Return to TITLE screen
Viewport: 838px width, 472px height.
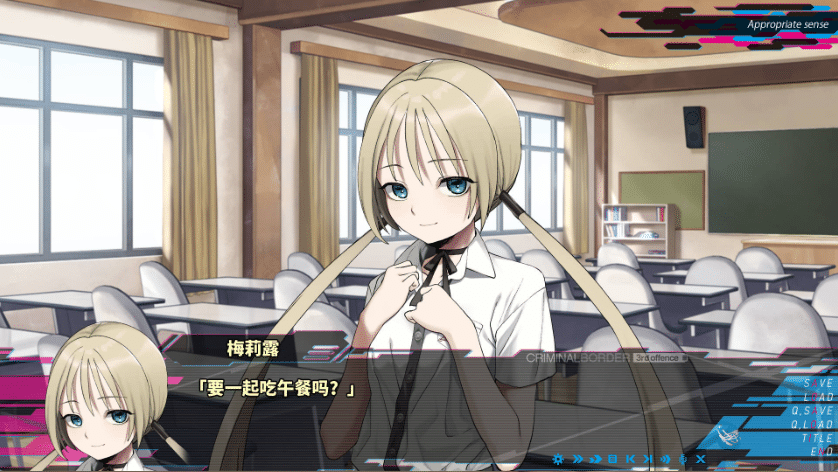[x=815, y=439]
